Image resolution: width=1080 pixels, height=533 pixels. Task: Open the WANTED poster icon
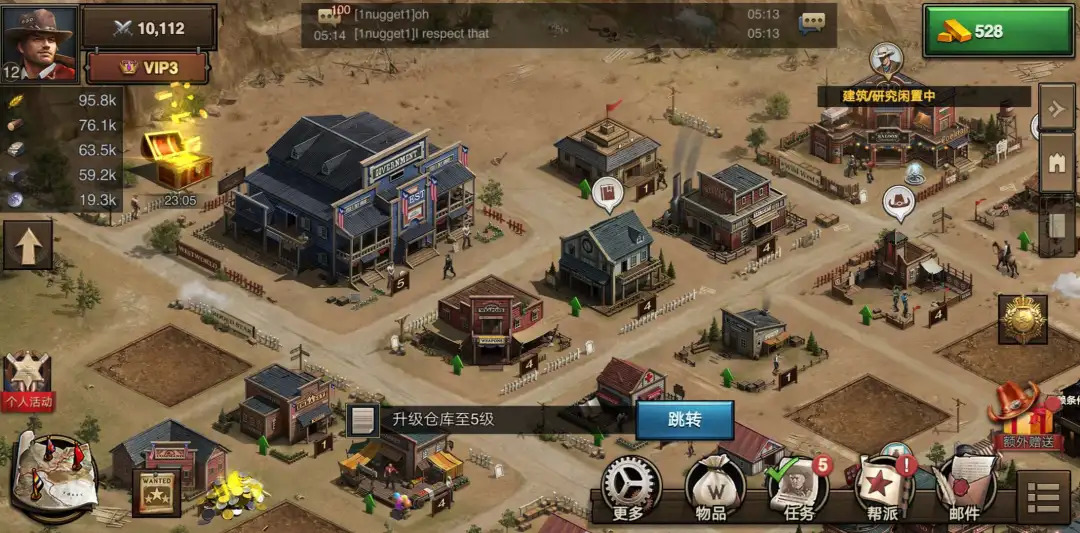point(156,492)
